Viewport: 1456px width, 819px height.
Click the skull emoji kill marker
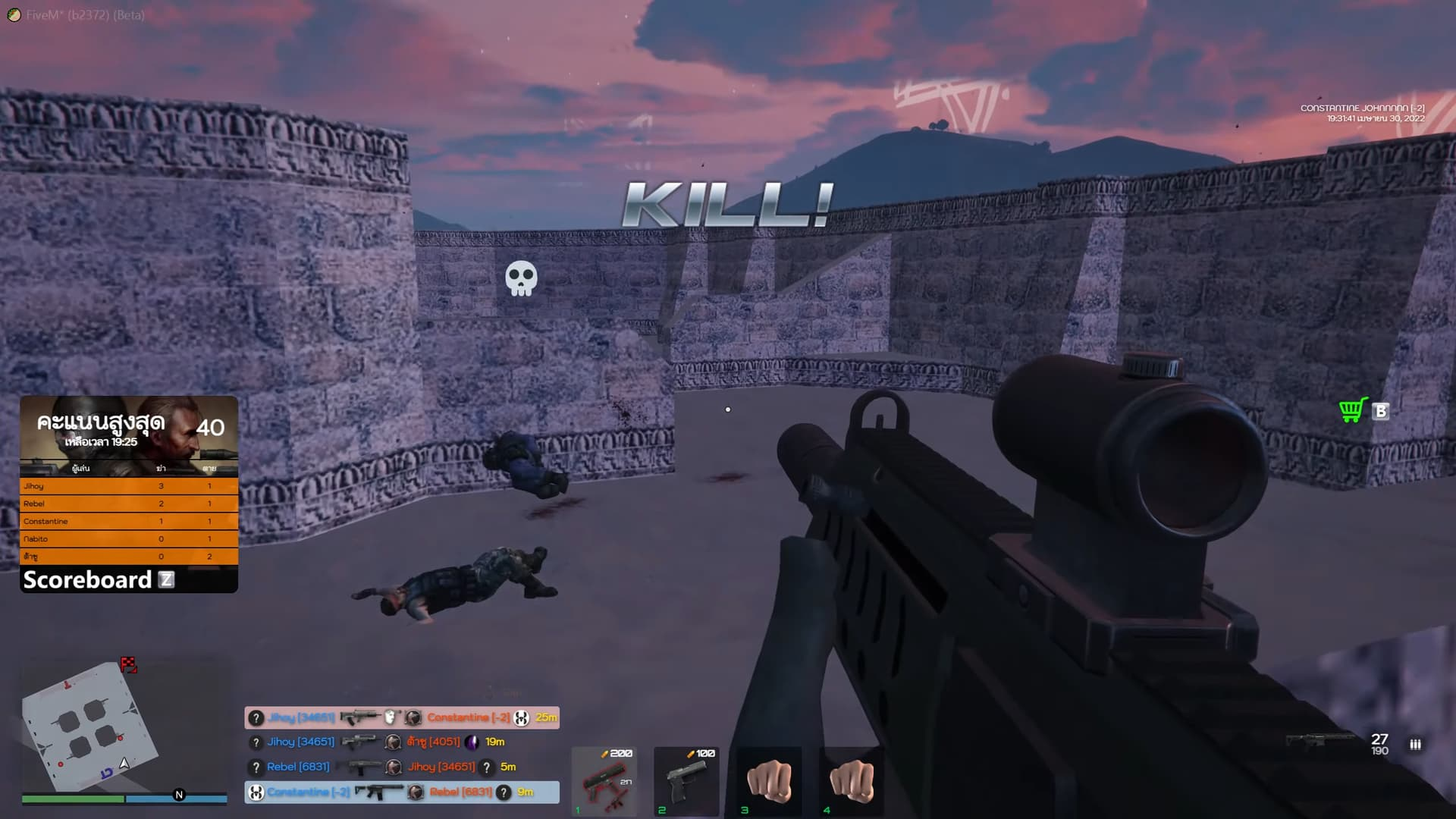(x=522, y=279)
